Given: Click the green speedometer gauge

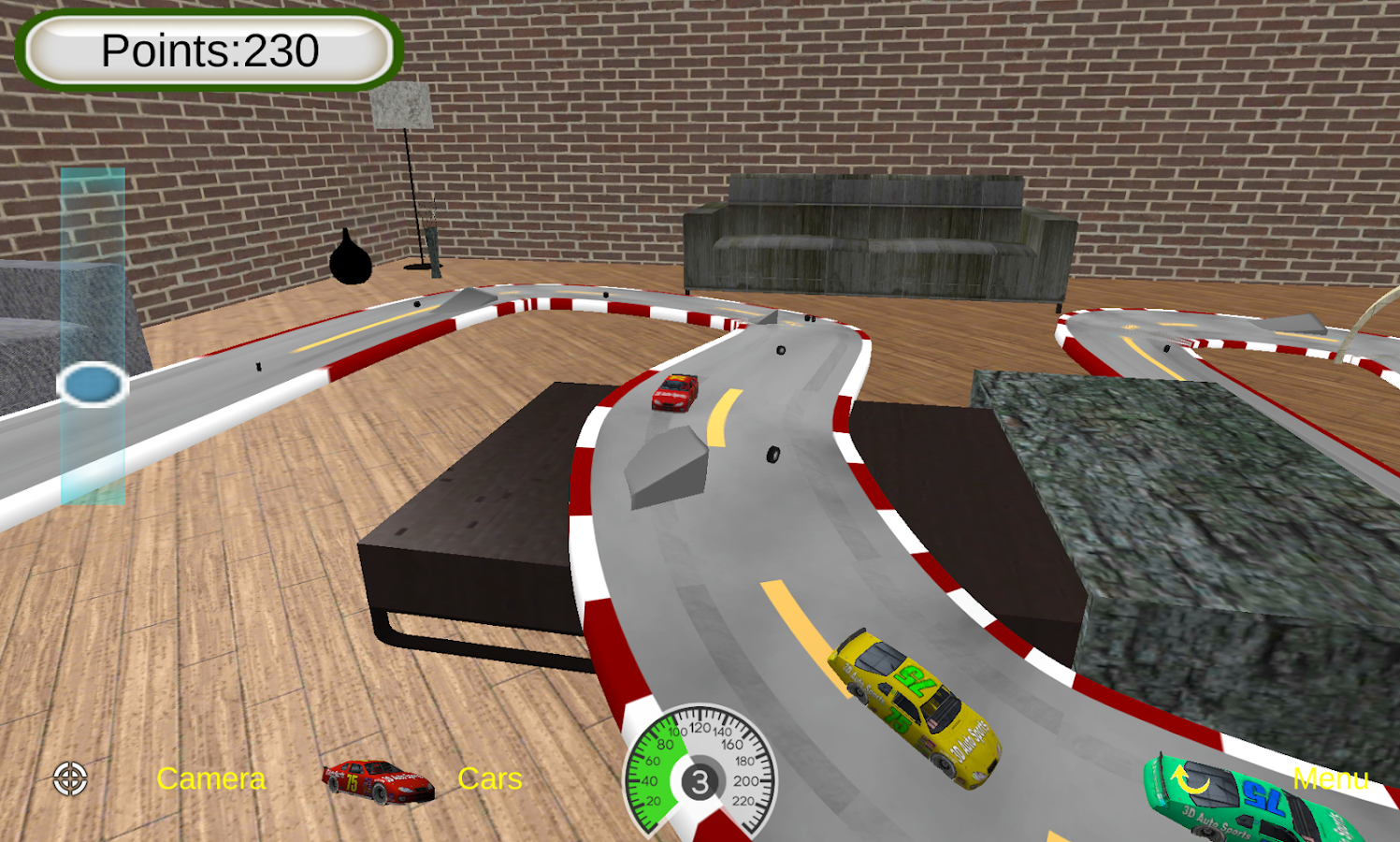Looking at the screenshot, I should (x=664, y=767).
